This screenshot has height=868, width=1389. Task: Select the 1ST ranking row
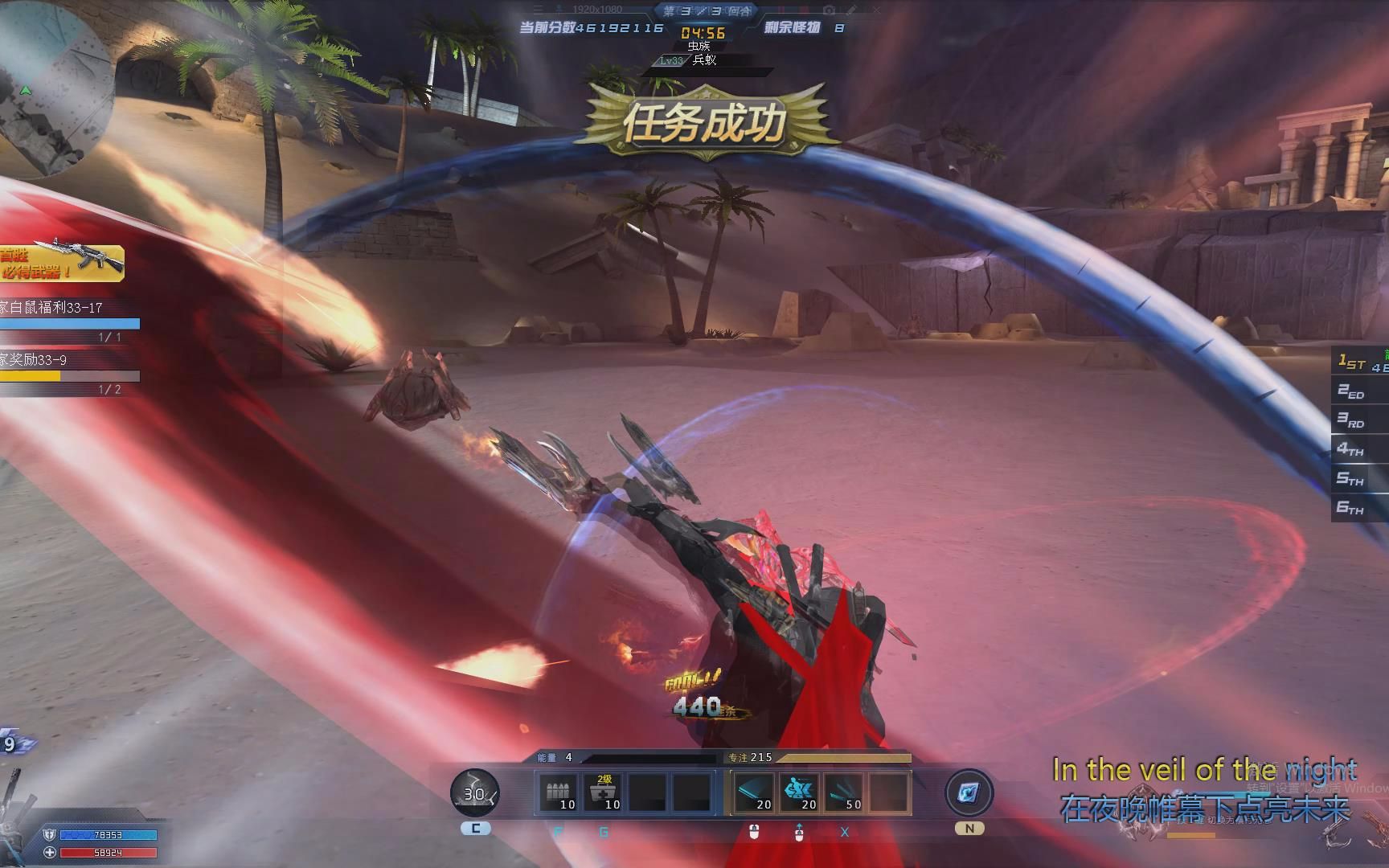pos(1360,363)
